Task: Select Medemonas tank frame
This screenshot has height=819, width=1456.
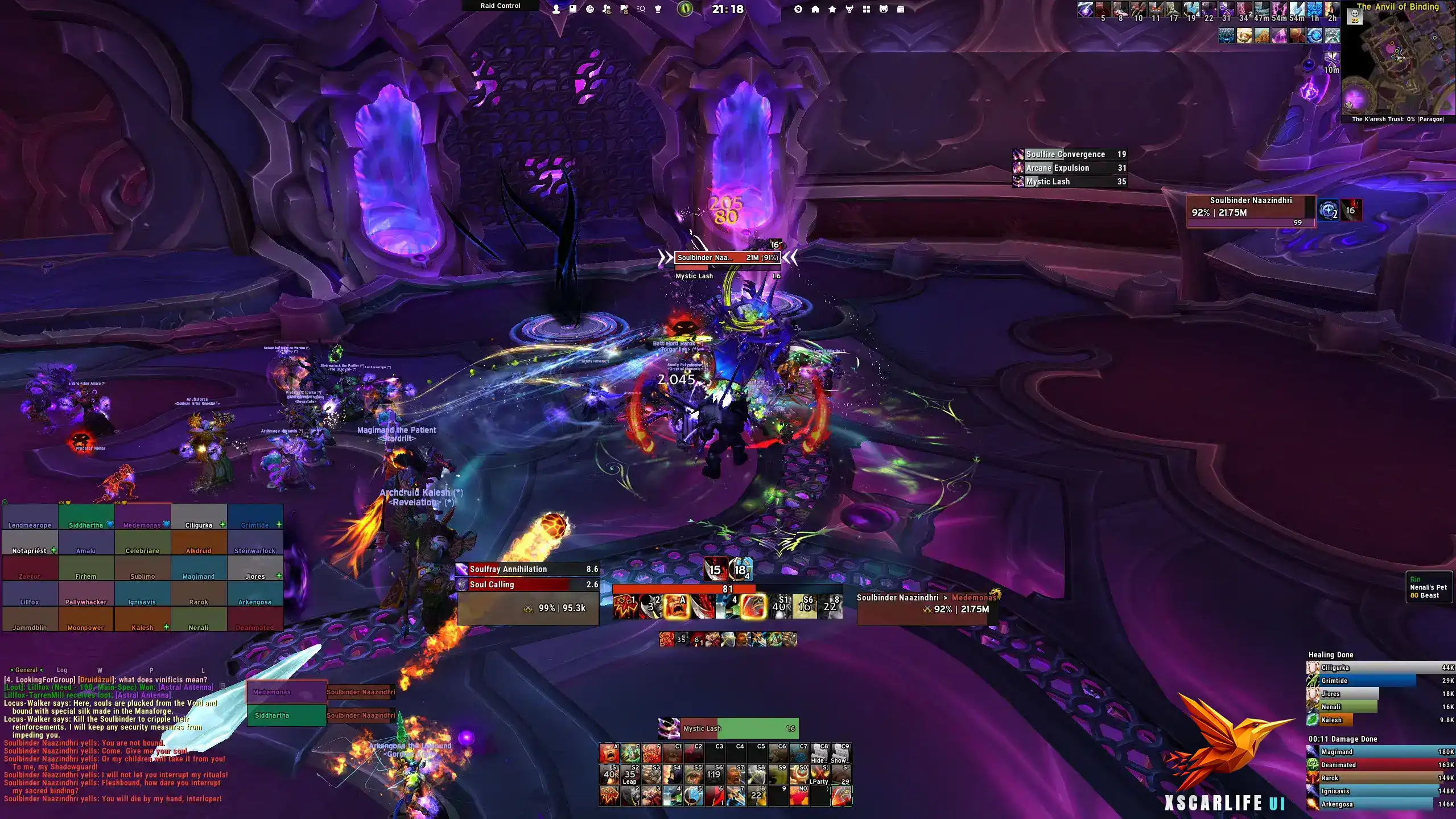Action: pyautogui.click(x=286, y=692)
